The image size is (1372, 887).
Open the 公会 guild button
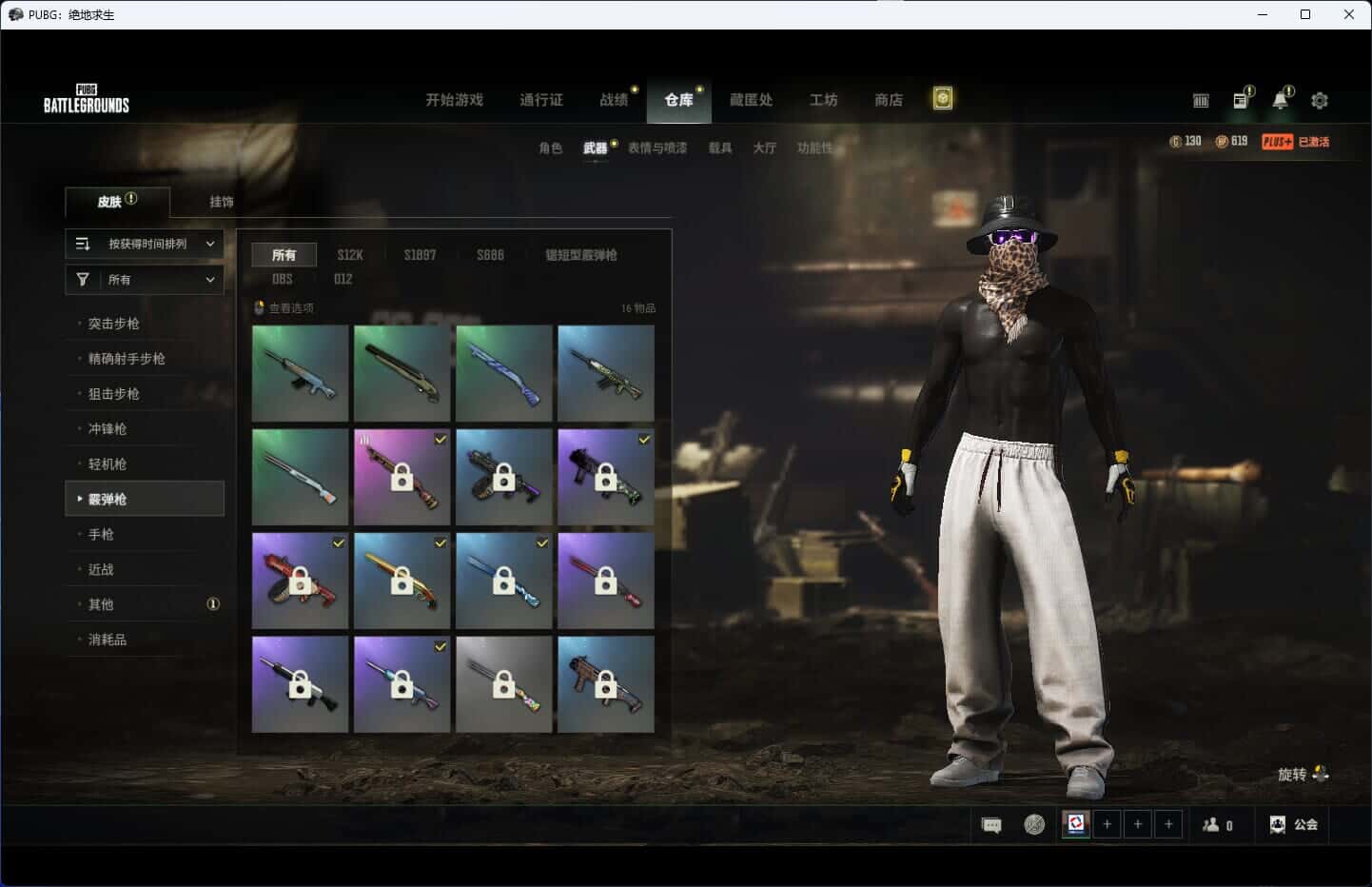click(x=1294, y=824)
